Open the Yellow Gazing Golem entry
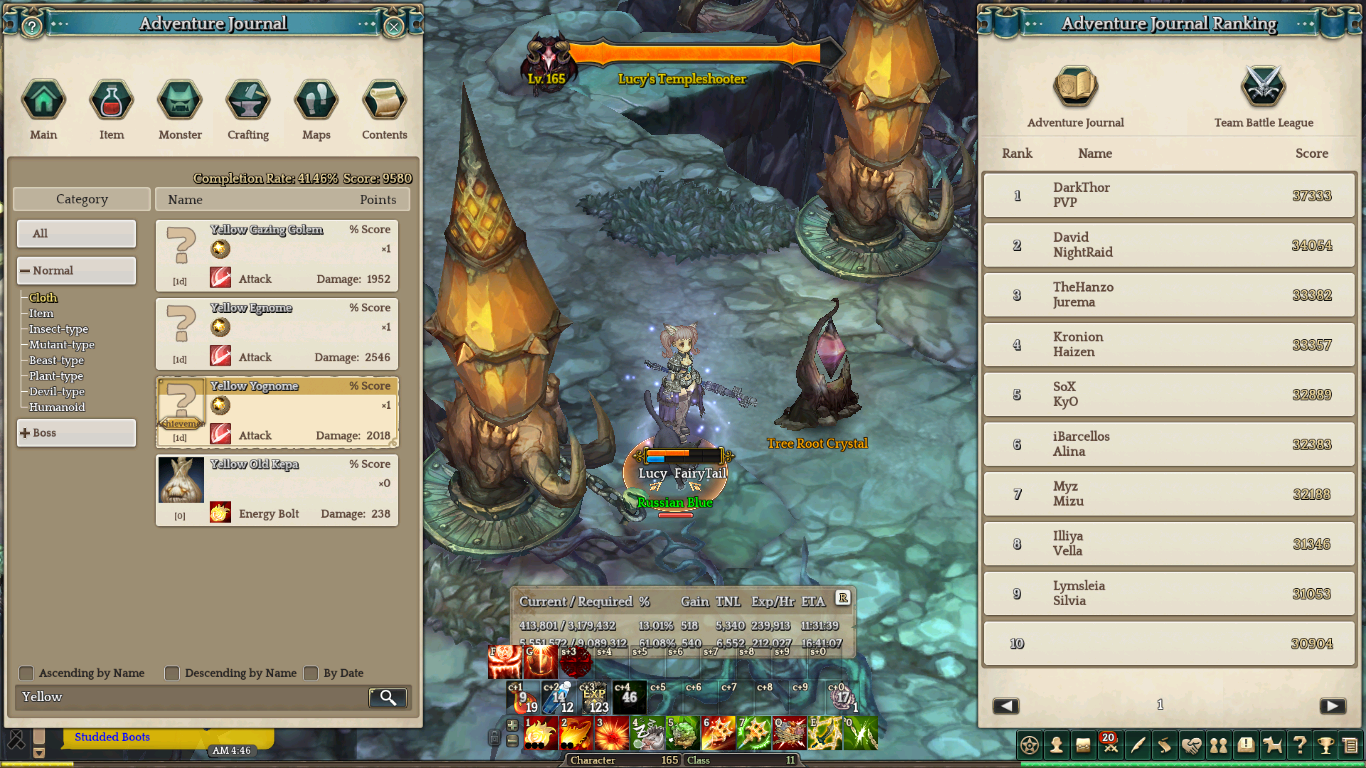1366x768 pixels. (277, 255)
